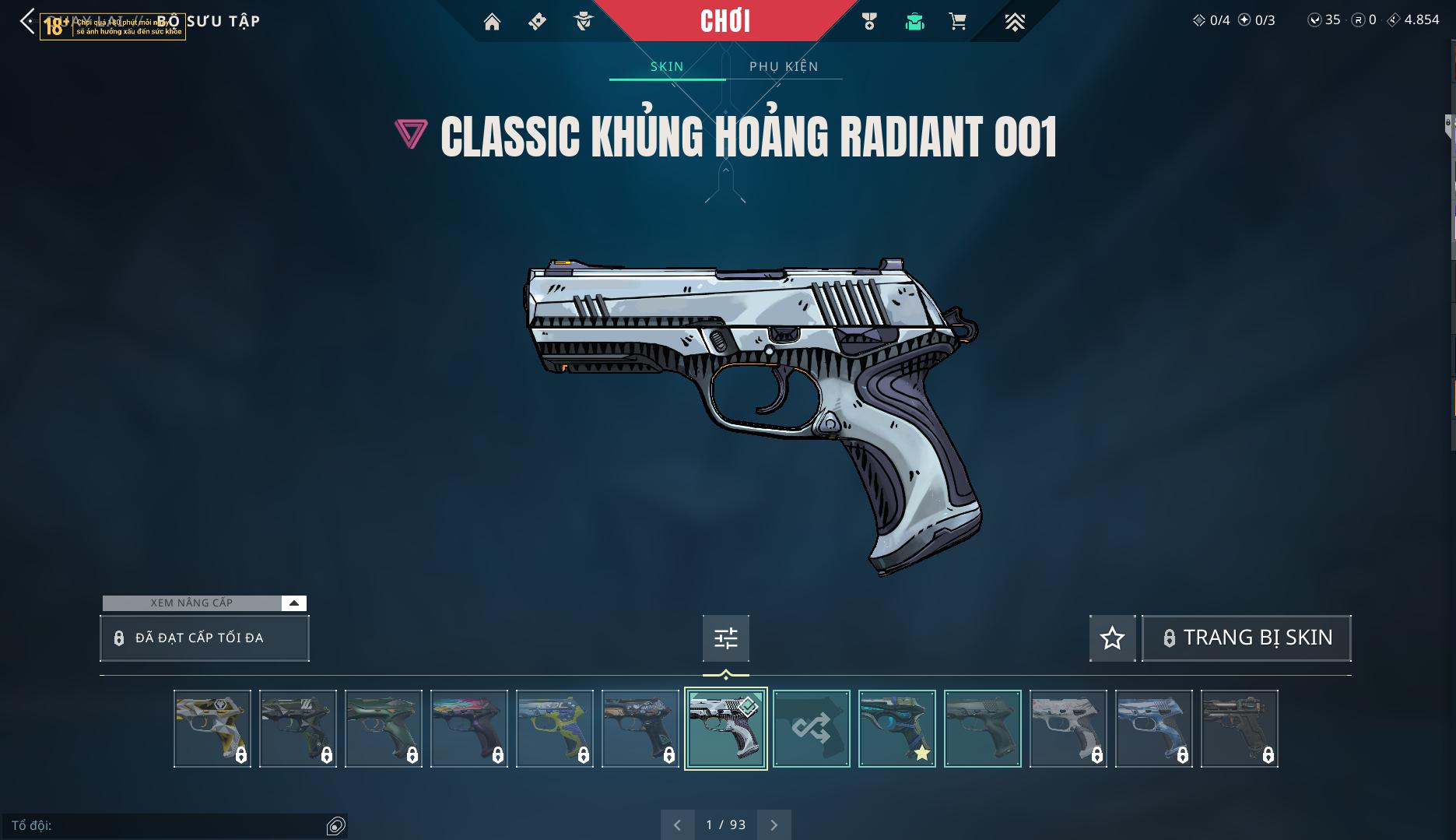Viewport: 1456px width, 840px height.
Task: Click the Tổ đội party chat box
Action: point(167,825)
